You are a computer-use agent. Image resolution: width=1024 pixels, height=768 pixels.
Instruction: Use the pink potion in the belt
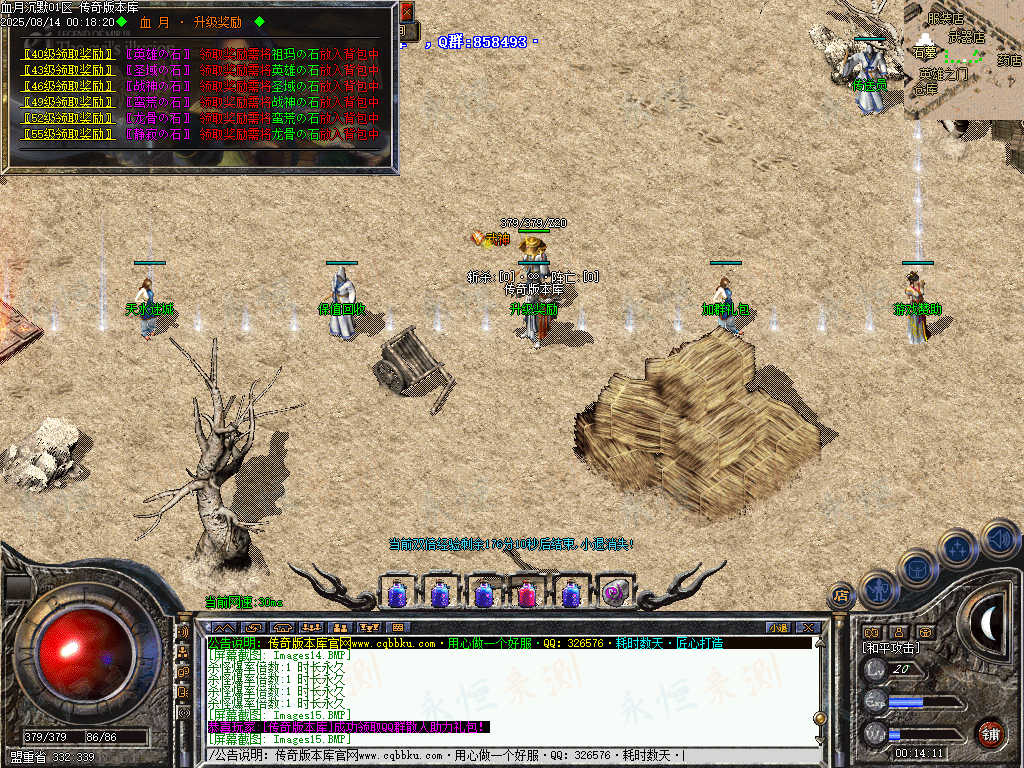527,595
